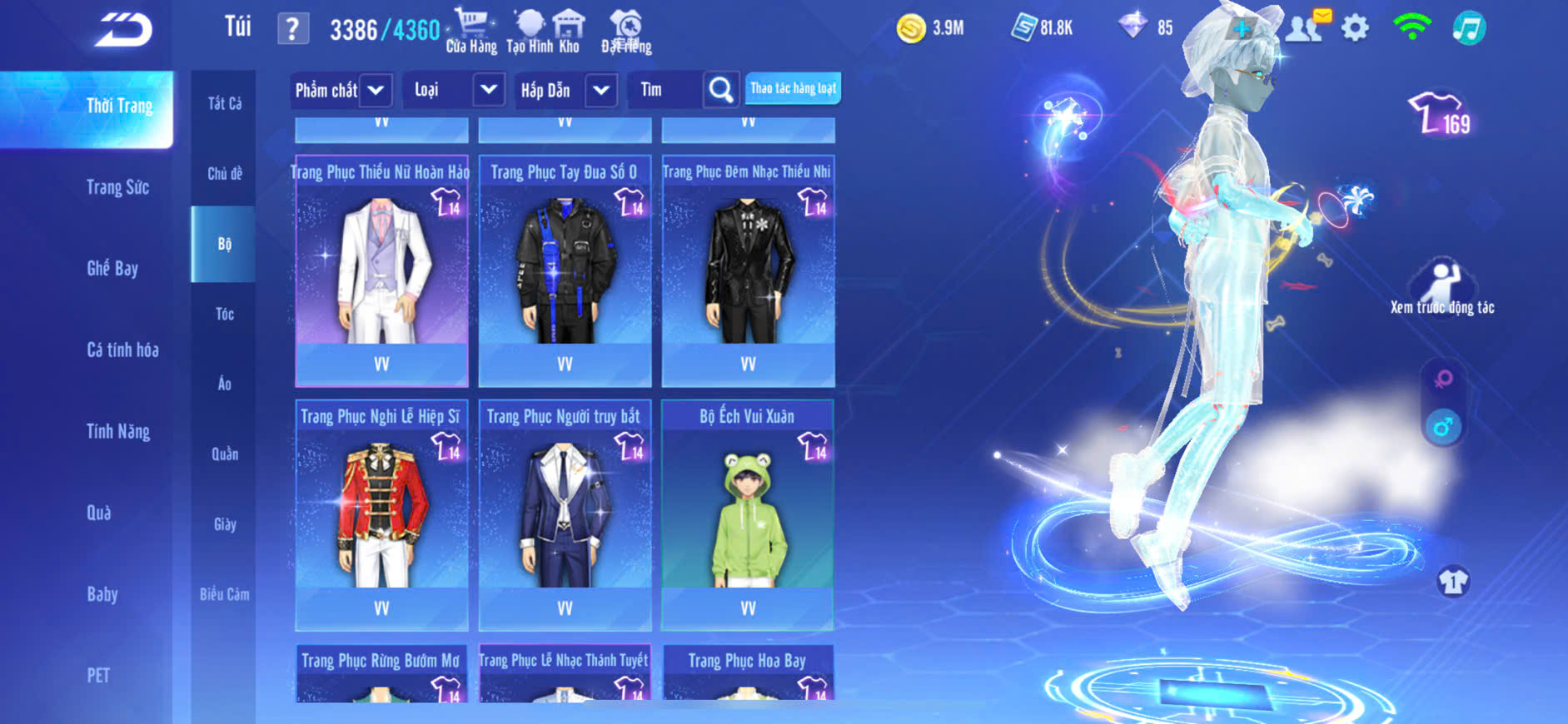Open settings with the gear icon
Image resolution: width=1568 pixels, height=724 pixels.
[x=1355, y=28]
